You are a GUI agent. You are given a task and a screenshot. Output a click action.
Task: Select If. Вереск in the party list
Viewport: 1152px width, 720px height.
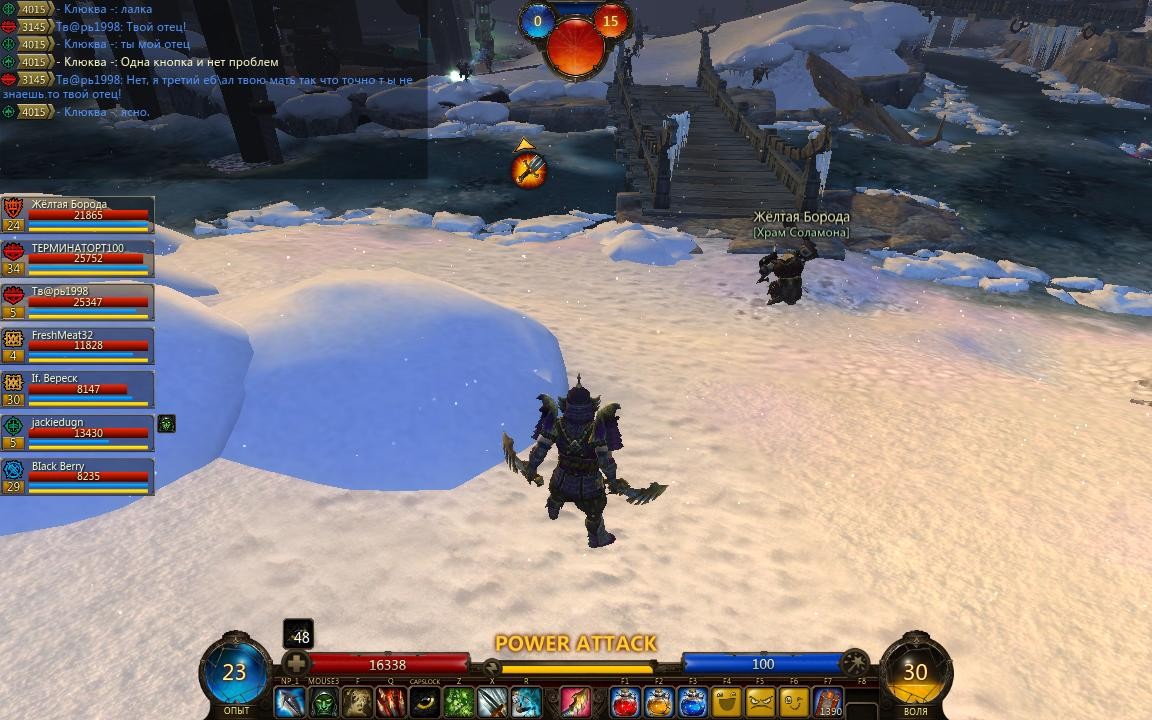point(78,389)
